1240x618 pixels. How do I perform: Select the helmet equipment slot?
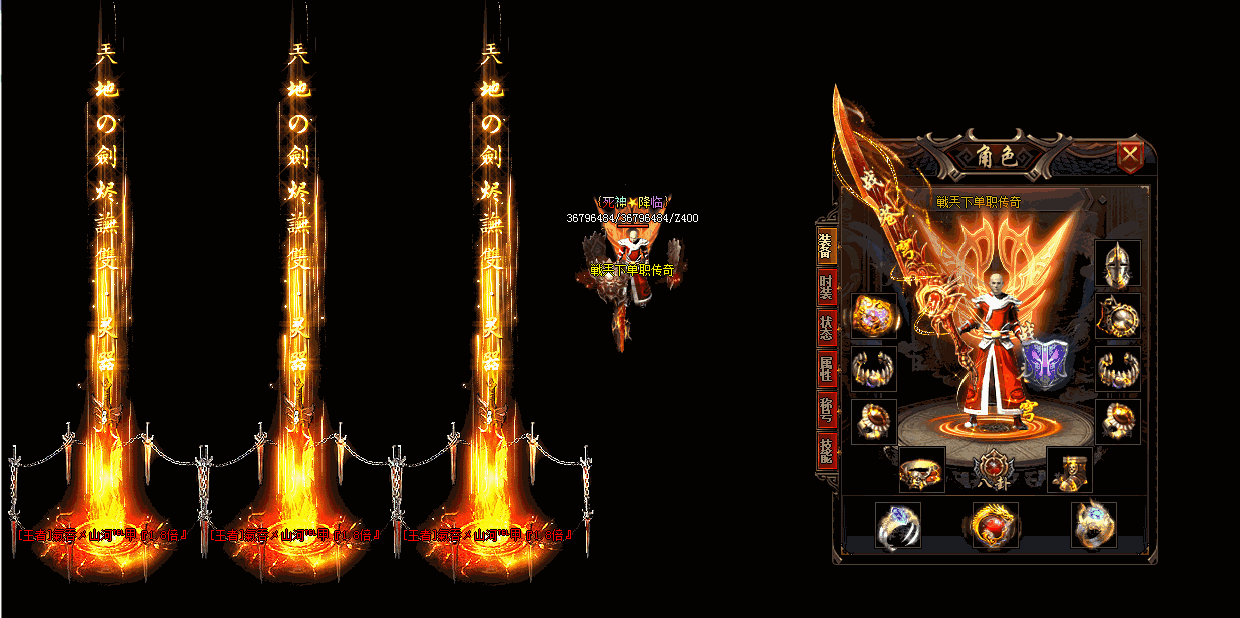pyautogui.click(x=1117, y=265)
